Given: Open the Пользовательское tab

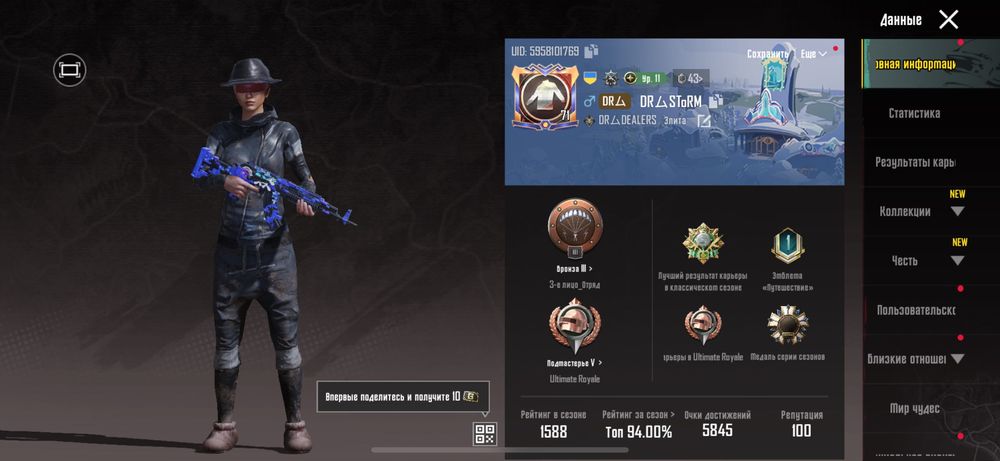Looking at the screenshot, I should pyautogui.click(x=916, y=310).
